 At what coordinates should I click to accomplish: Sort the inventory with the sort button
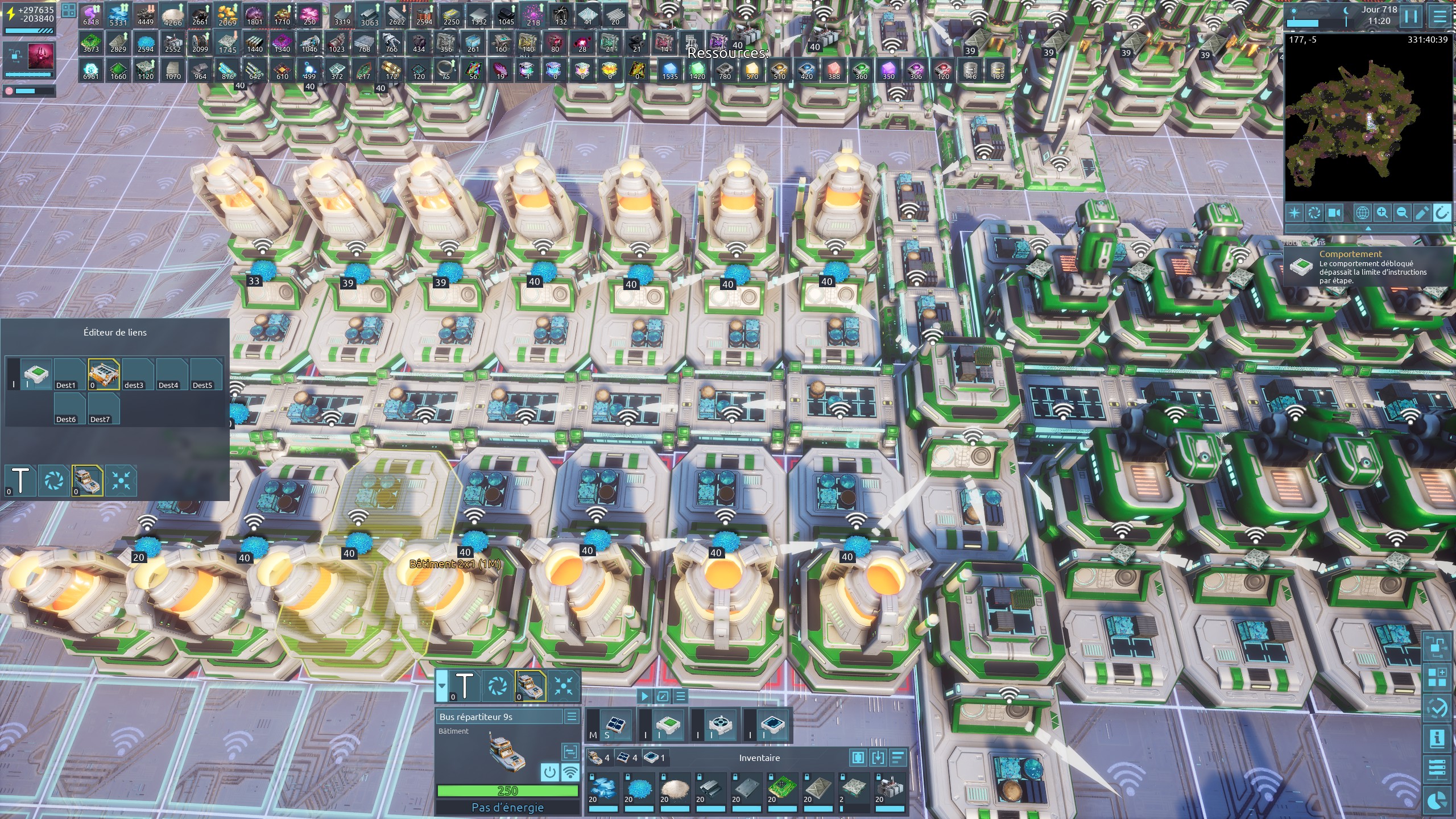point(898,758)
